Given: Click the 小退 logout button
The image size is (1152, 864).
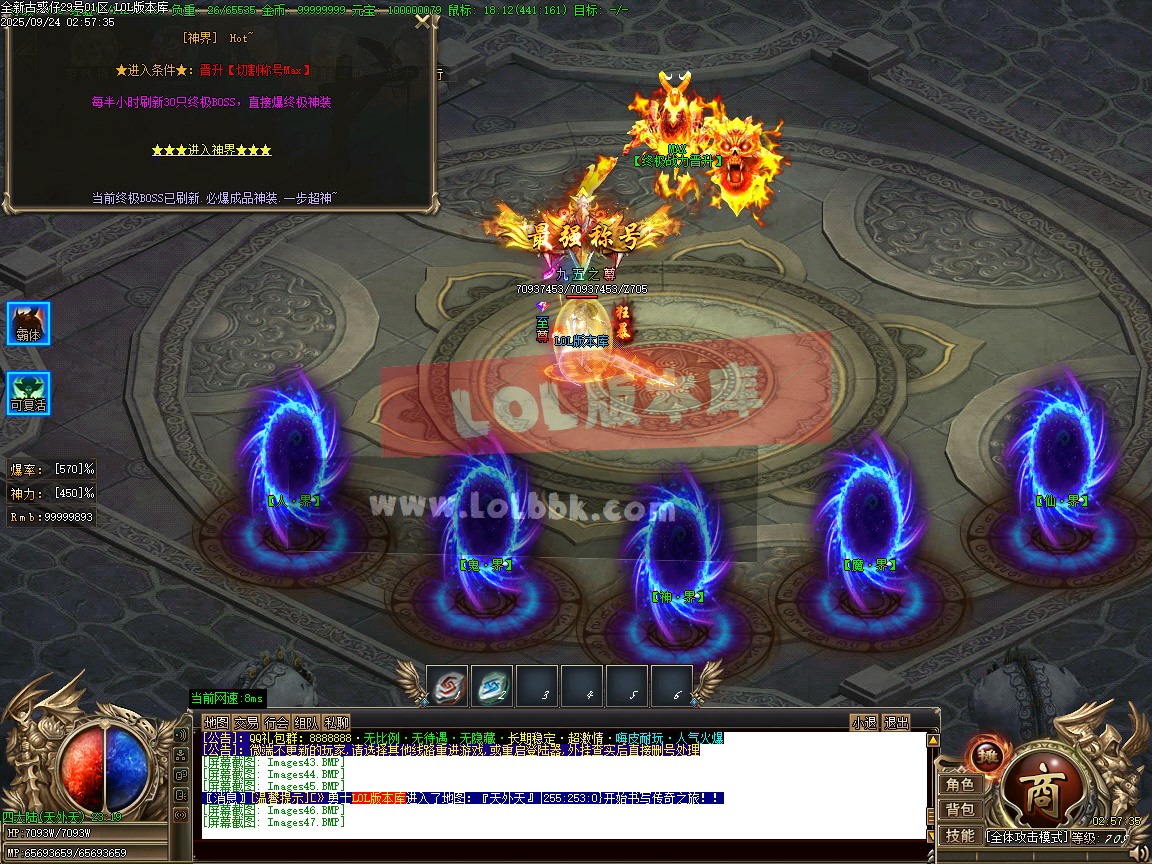Looking at the screenshot, I should point(864,722).
